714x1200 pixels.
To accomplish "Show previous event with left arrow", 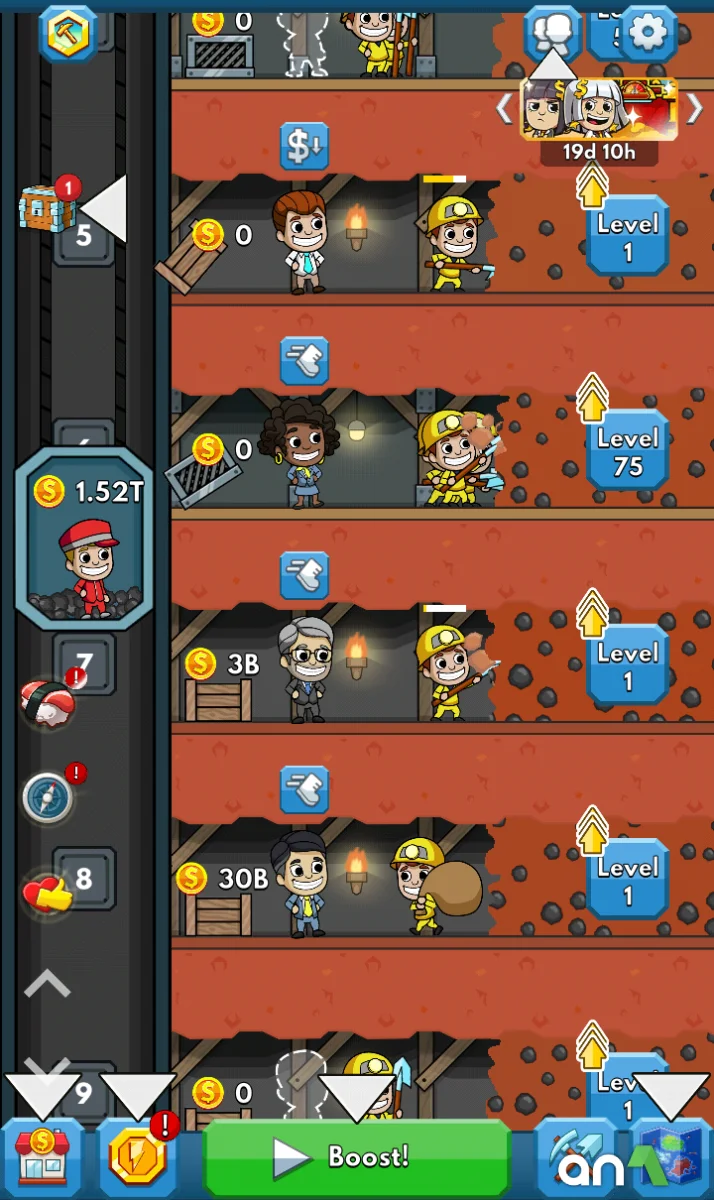I will [504, 108].
